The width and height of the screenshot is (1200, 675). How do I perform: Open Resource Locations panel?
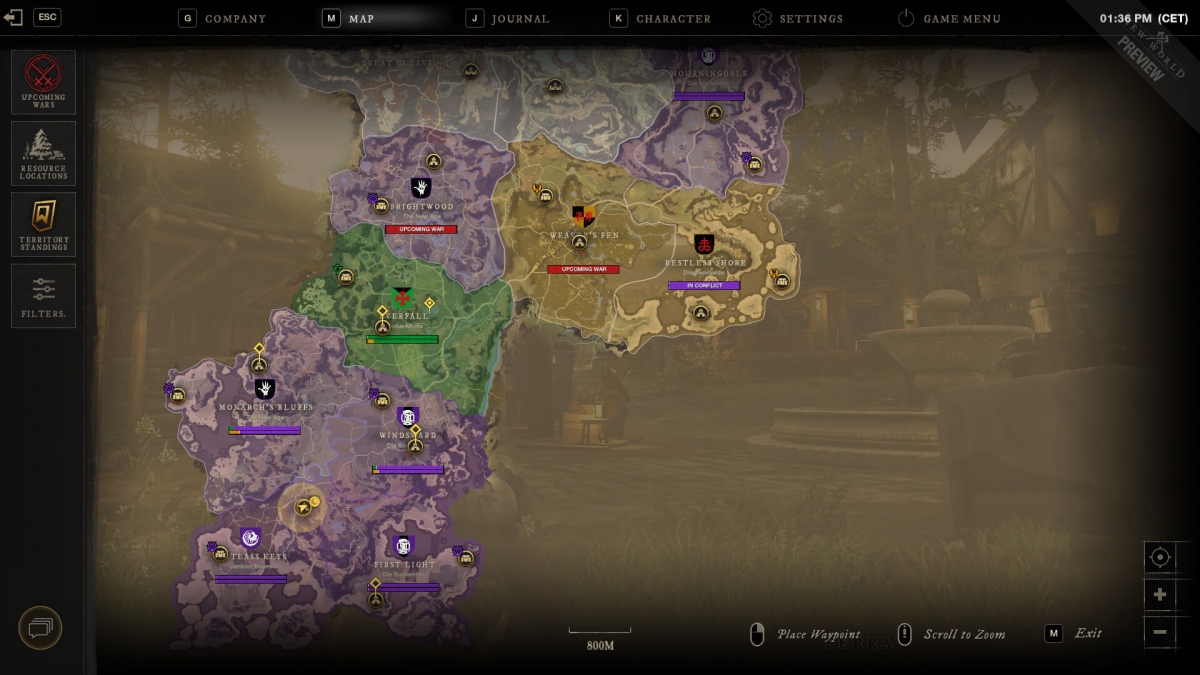coord(43,153)
